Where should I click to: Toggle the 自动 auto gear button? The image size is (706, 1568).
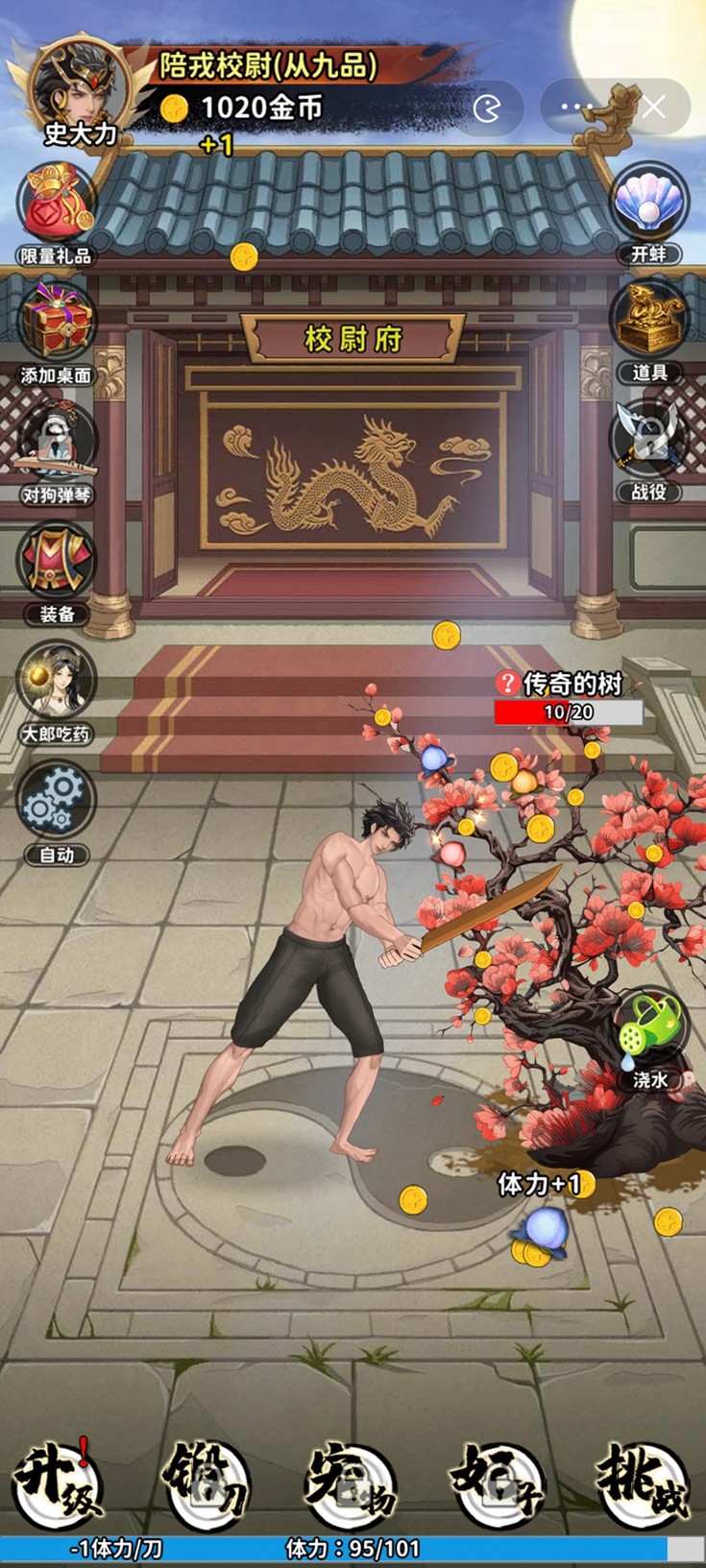57,803
